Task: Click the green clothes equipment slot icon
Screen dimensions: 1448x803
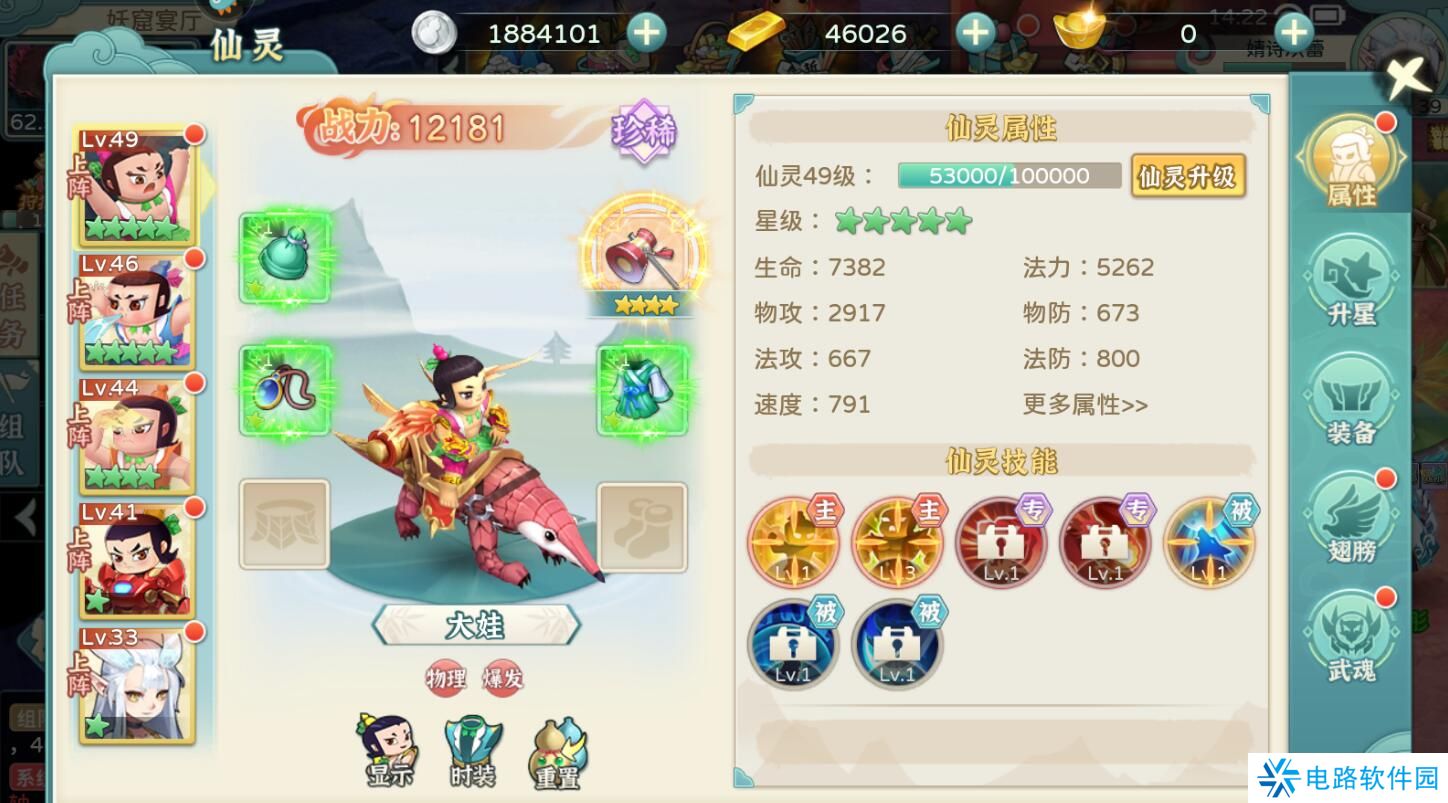Action: click(641, 390)
